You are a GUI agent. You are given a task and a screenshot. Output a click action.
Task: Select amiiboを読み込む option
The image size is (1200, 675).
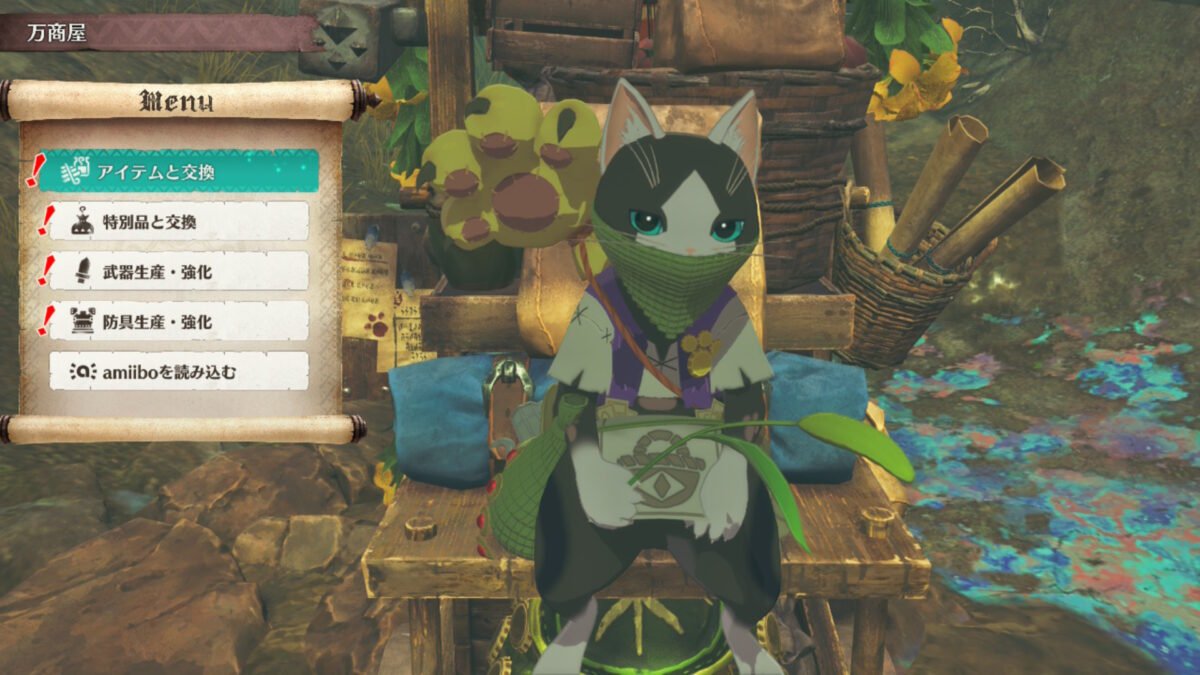180,371
